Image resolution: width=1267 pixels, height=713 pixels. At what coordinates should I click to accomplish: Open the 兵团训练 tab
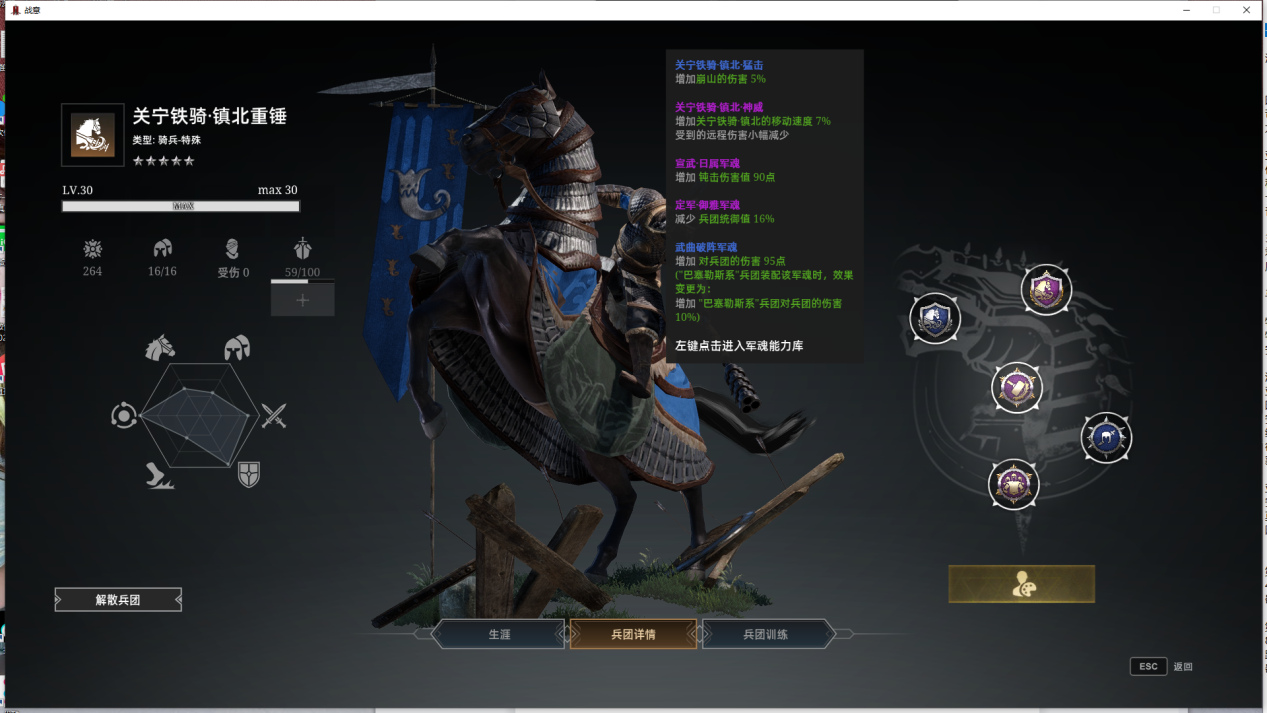pyautogui.click(x=767, y=634)
